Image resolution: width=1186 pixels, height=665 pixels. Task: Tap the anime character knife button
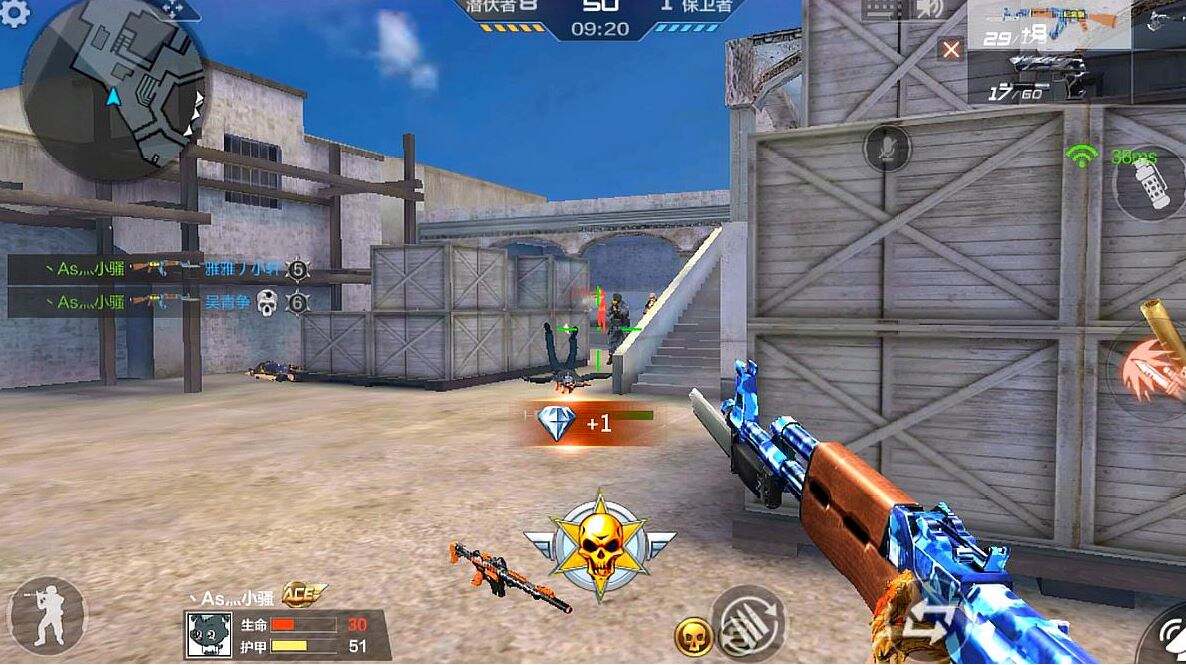1152,371
